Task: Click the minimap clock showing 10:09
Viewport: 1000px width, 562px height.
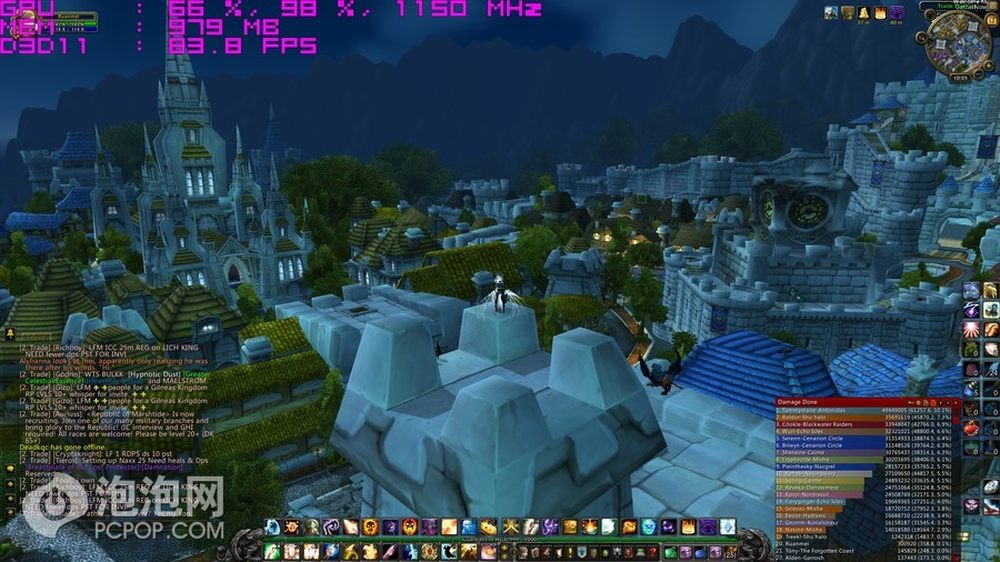Action: click(x=959, y=76)
